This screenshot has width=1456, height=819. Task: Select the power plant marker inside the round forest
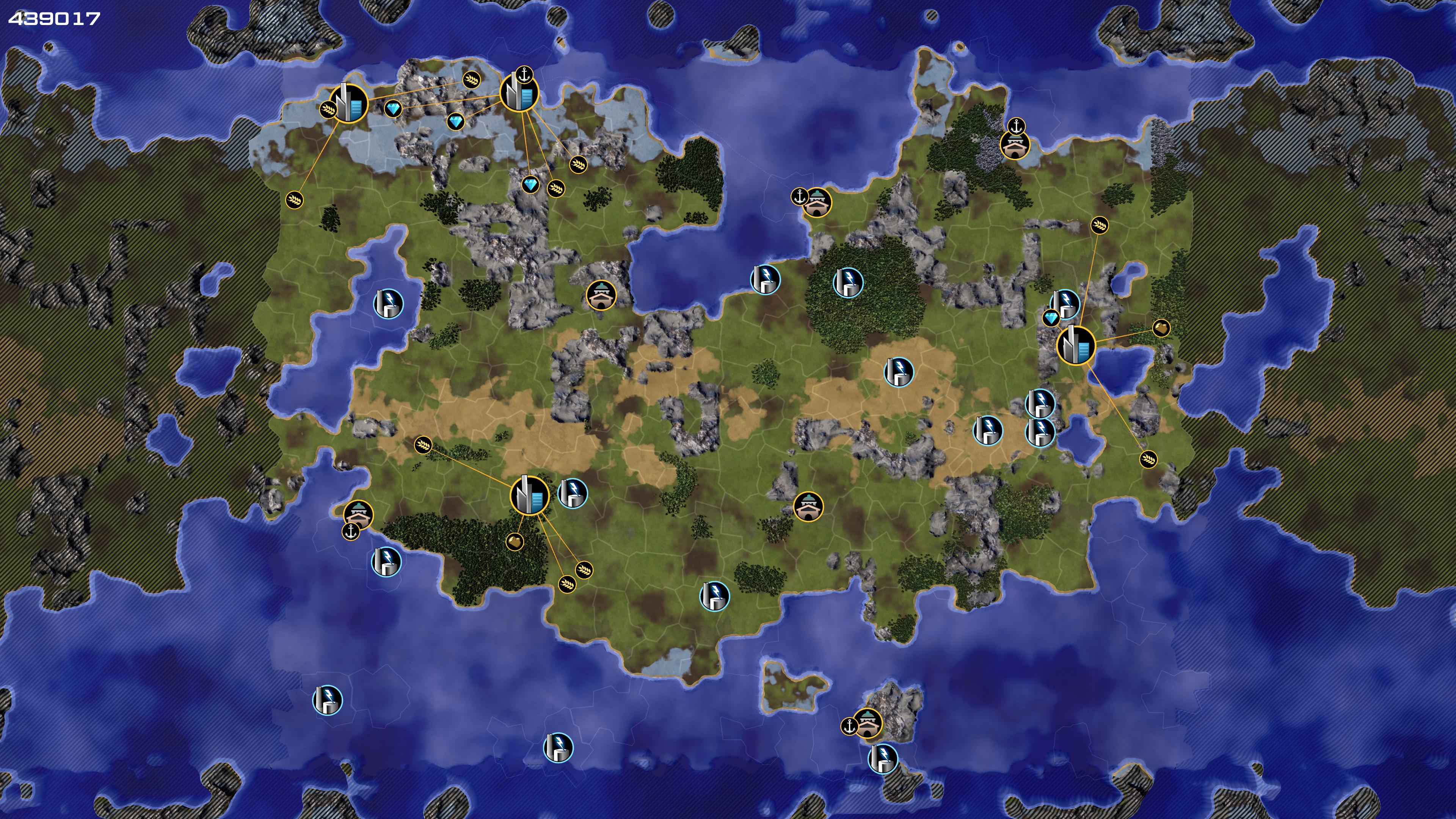point(848,281)
